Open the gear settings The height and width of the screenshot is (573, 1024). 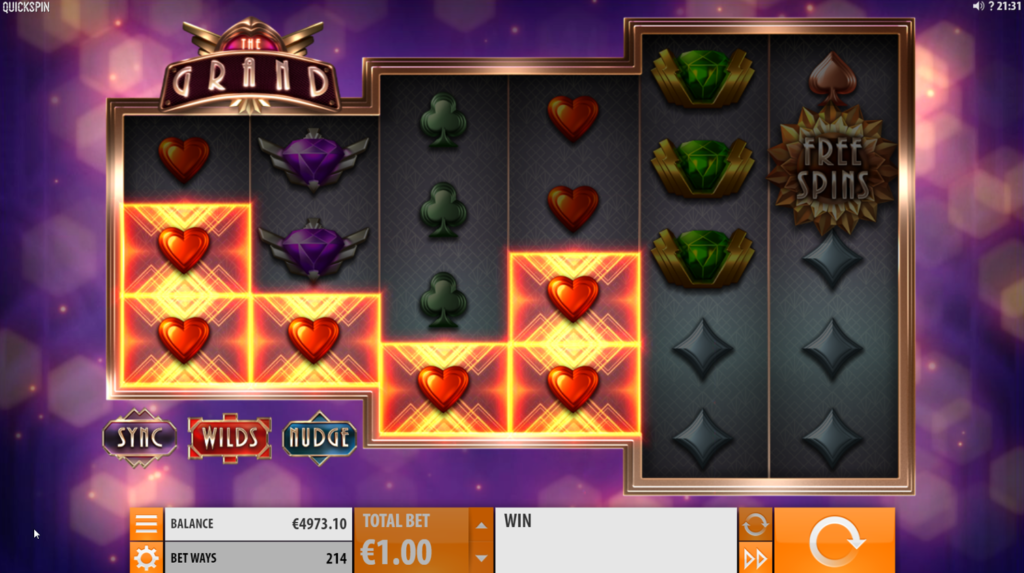click(x=146, y=558)
